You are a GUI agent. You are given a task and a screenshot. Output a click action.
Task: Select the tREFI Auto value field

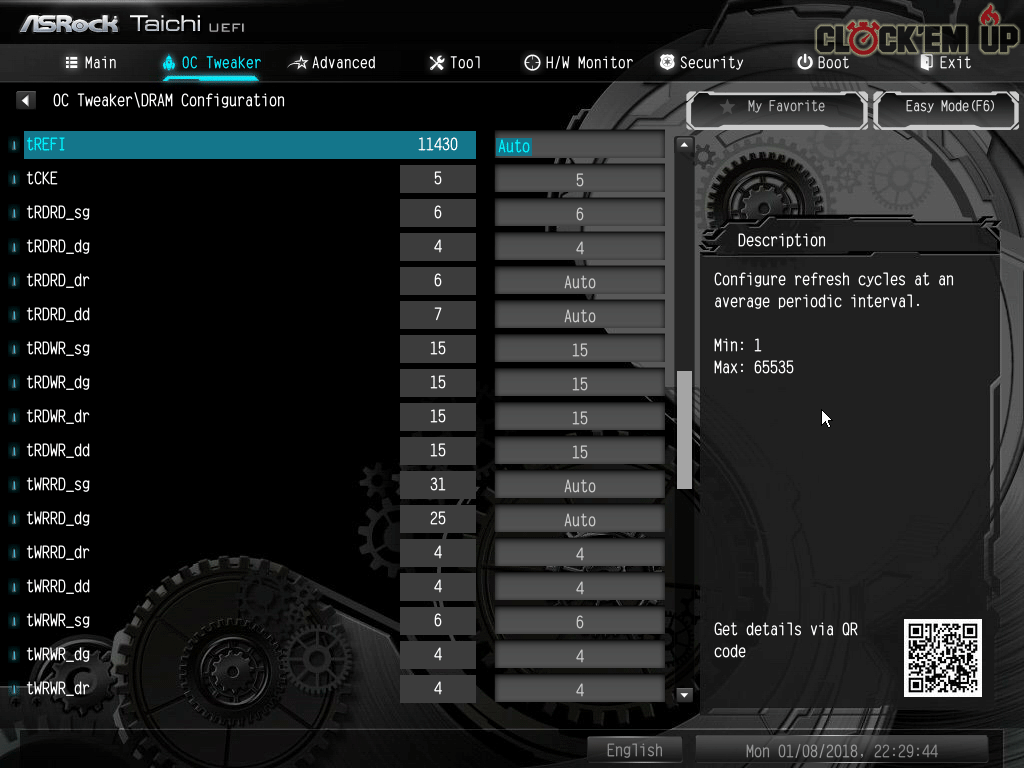[580, 146]
